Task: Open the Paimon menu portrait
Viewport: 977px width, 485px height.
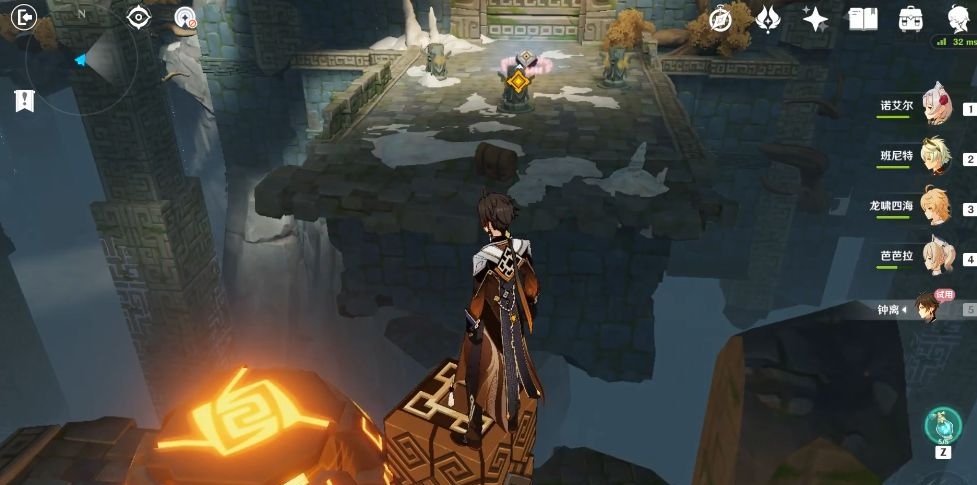Action: (x=959, y=18)
